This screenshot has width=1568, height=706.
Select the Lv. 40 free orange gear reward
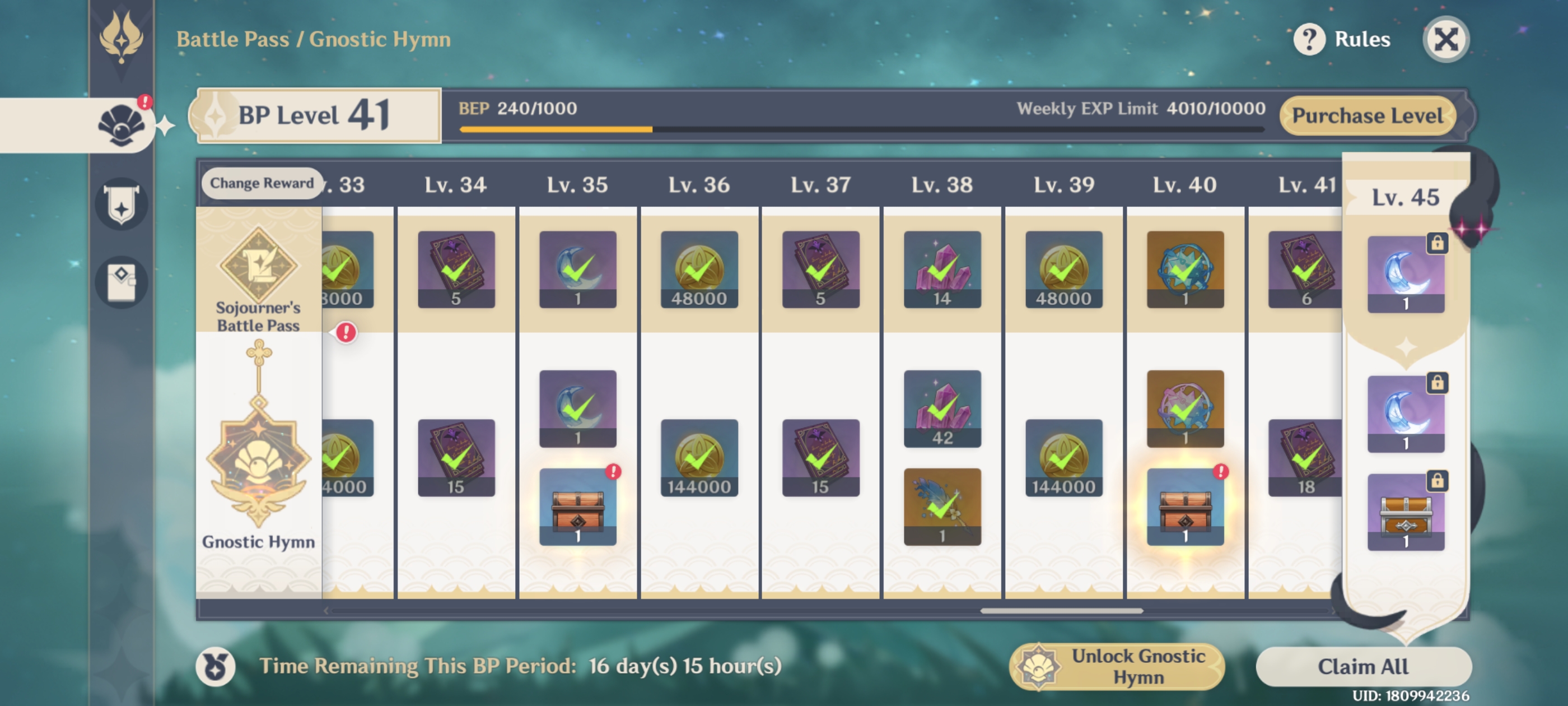click(1184, 270)
